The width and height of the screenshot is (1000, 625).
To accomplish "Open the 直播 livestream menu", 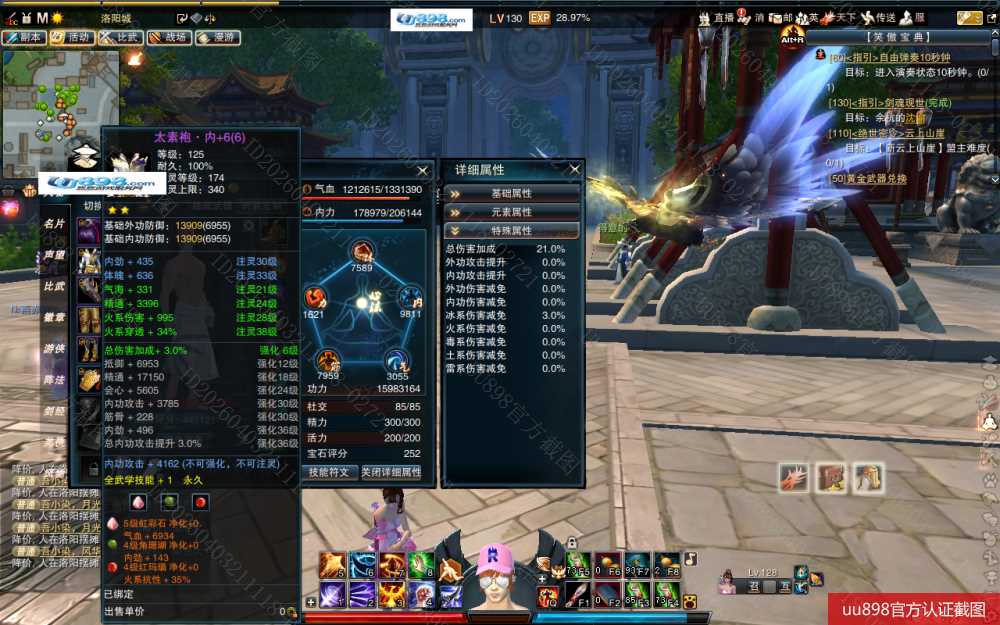I will tap(718, 18).
